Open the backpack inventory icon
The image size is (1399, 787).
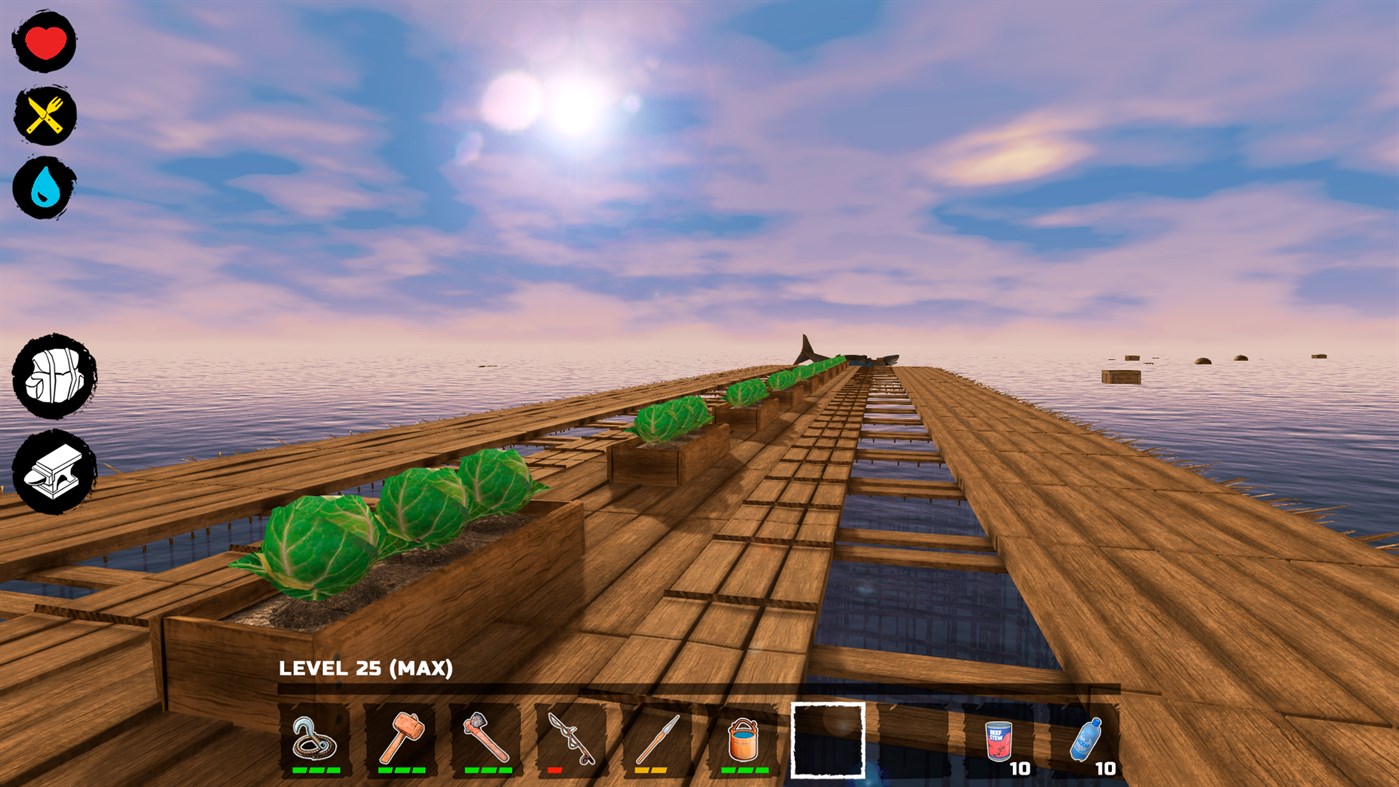tap(54, 375)
